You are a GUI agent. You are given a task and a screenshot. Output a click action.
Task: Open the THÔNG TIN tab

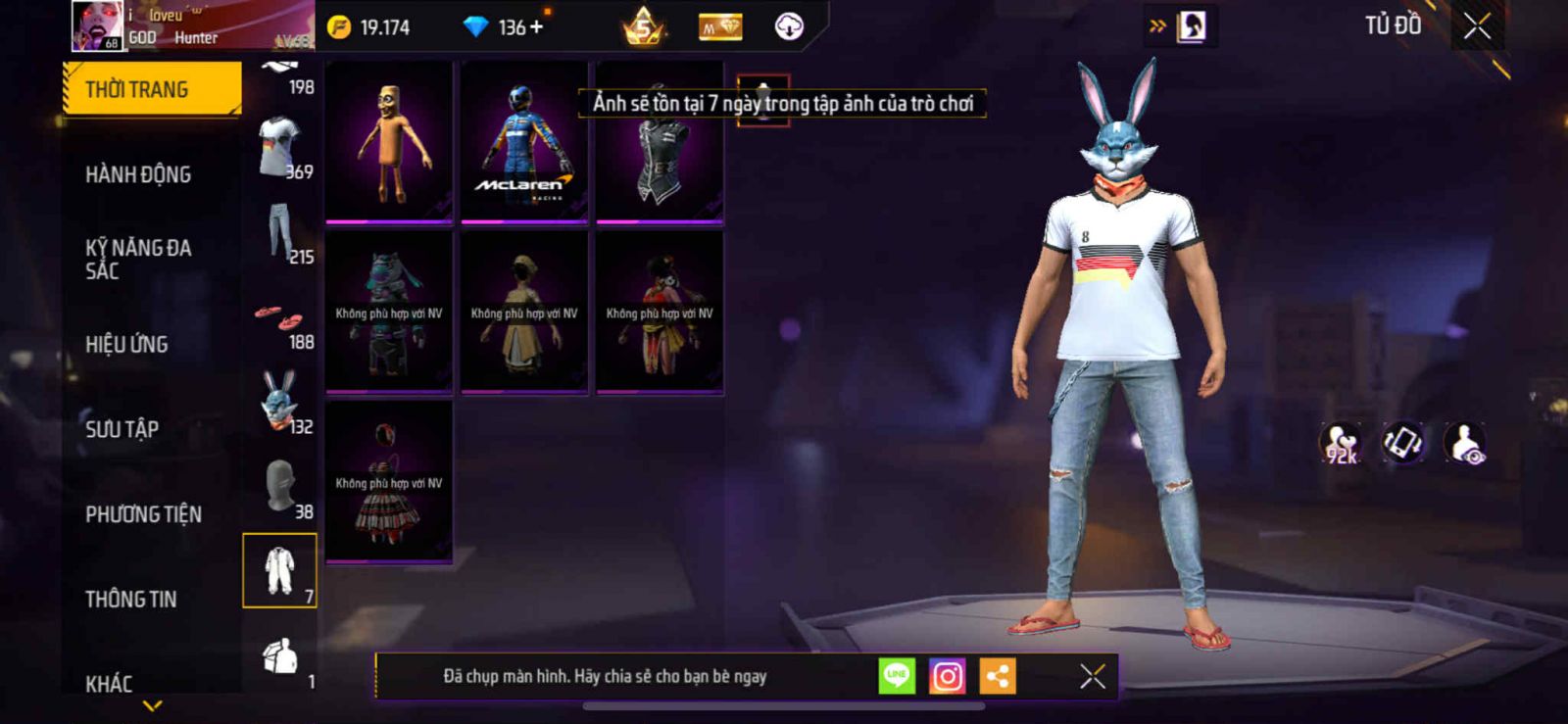click(130, 599)
